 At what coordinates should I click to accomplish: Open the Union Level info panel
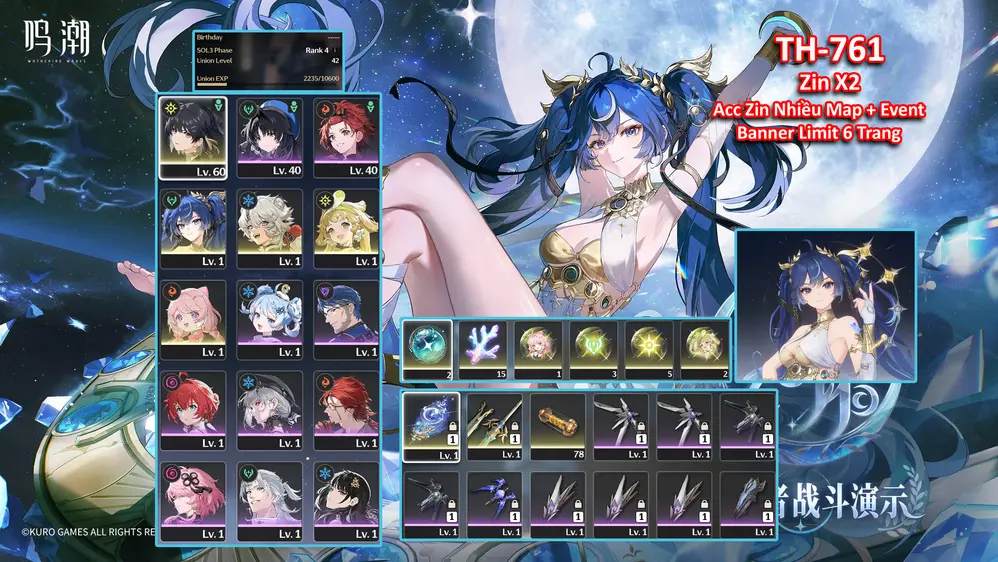pos(269,61)
